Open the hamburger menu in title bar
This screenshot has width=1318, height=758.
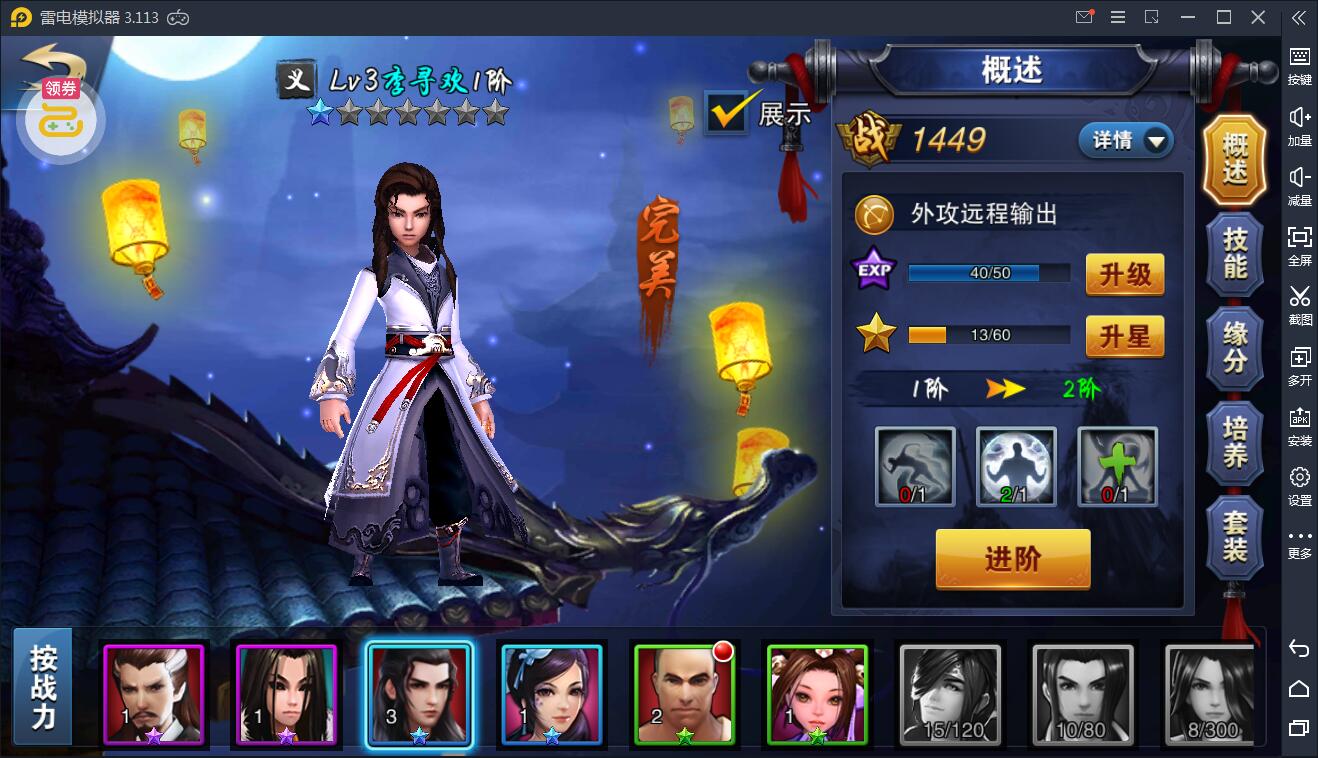click(1117, 16)
